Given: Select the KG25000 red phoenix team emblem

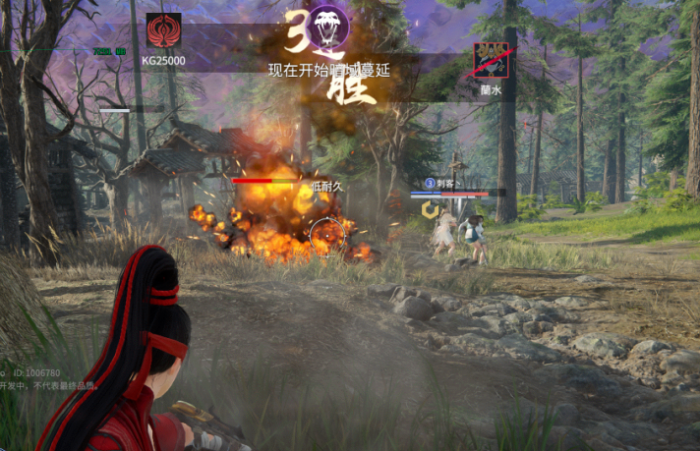Looking at the screenshot, I should [163, 31].
